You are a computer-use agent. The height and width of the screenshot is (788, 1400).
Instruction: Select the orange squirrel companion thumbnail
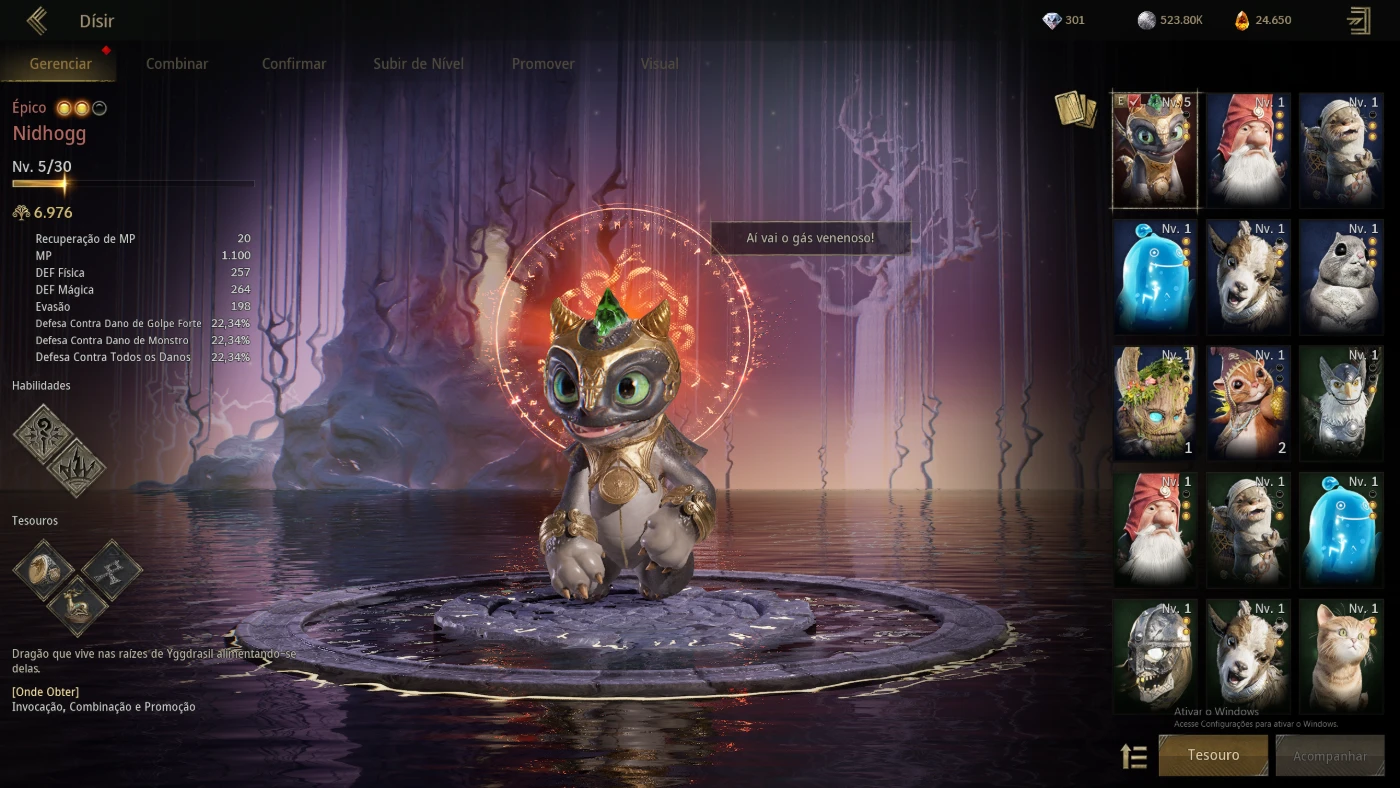[1247, 402]
